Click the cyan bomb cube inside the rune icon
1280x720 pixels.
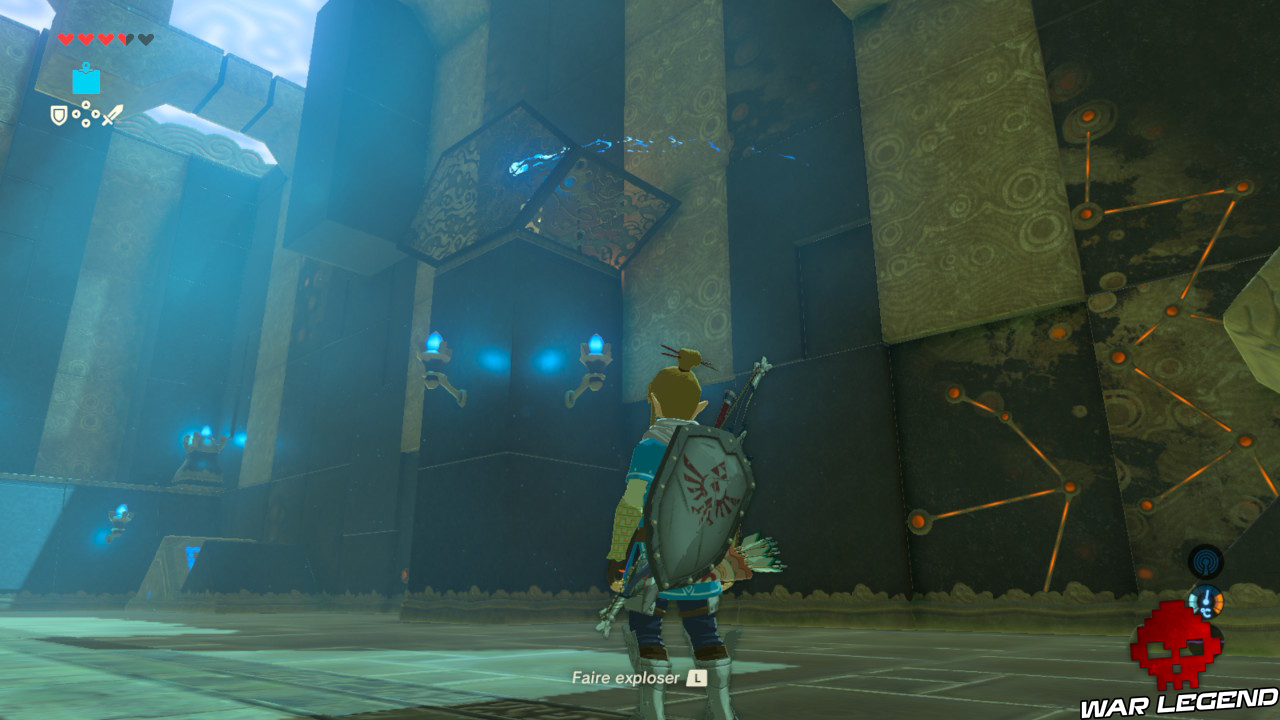pyautogui.click(x=86, y=82)
